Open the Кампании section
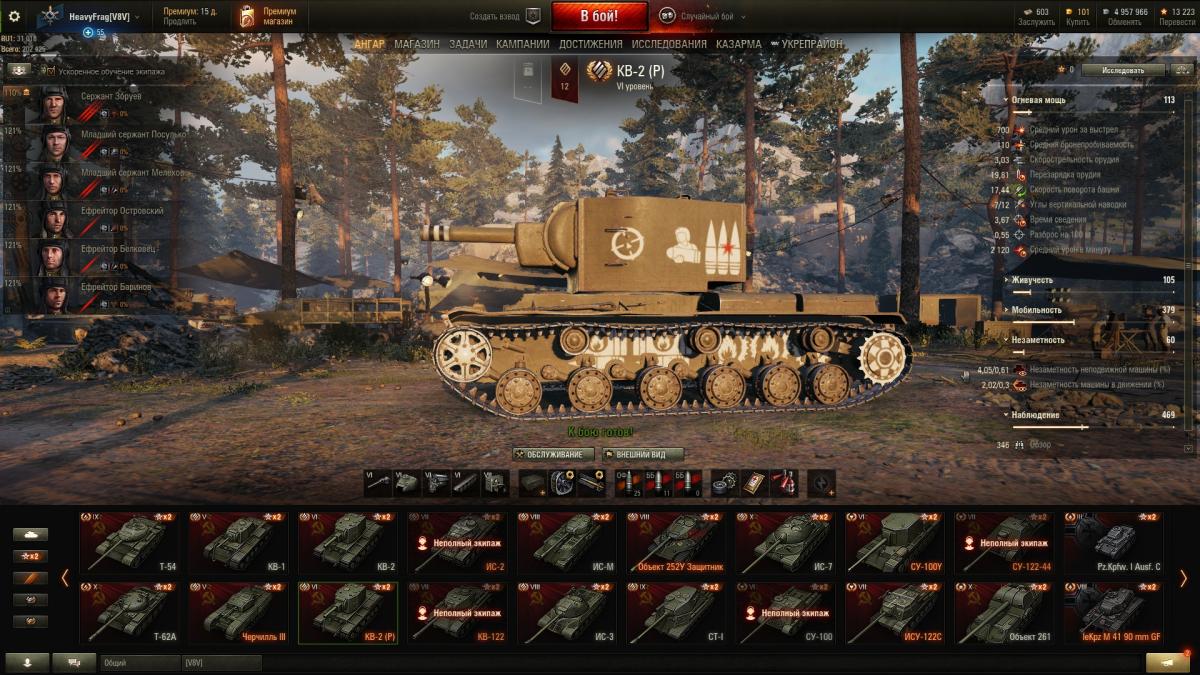The height and width of the screenshot is (675, 1200). [x=523, y=44]
